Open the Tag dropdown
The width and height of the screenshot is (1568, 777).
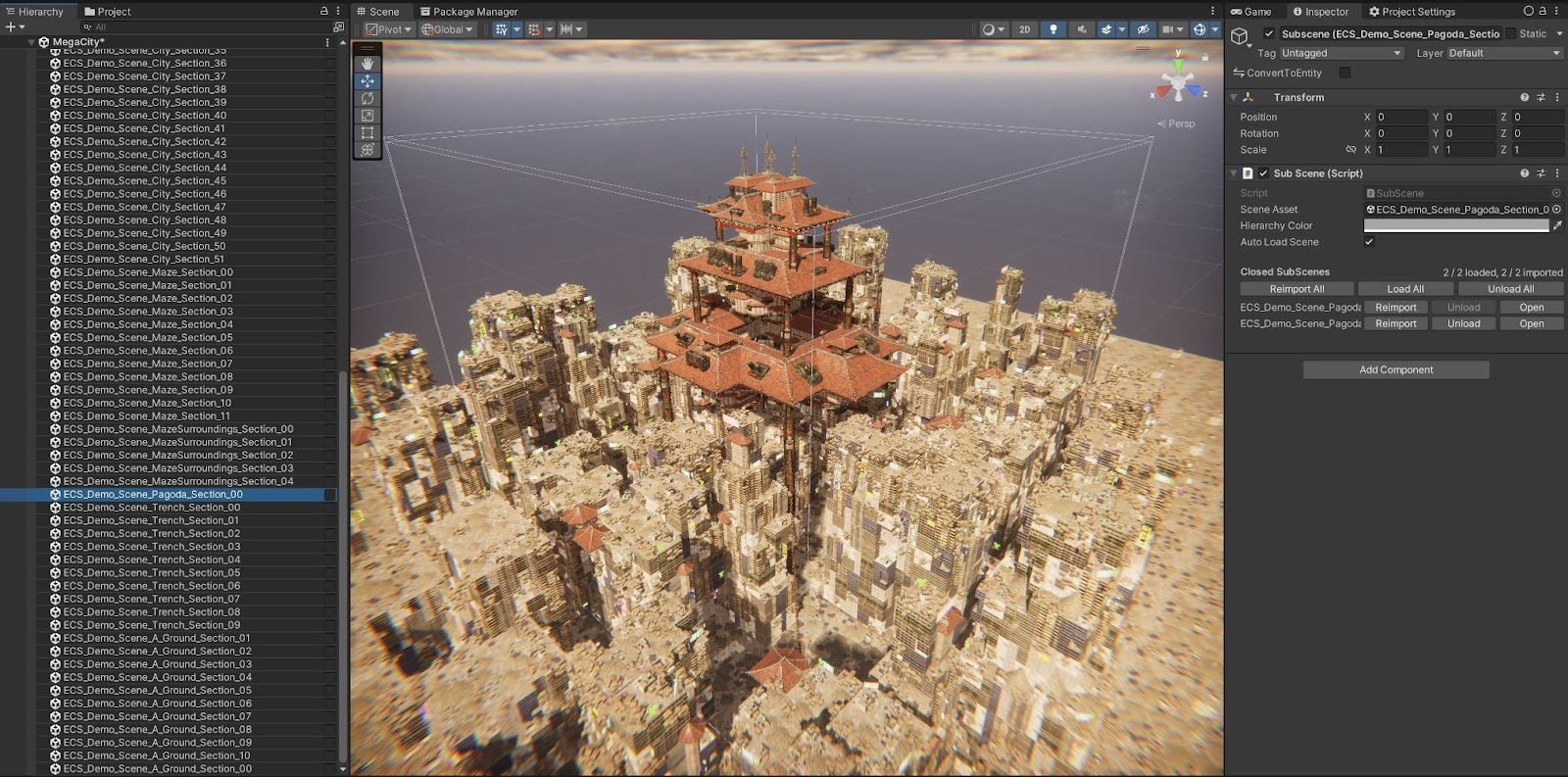click(x=1340, y=53)
